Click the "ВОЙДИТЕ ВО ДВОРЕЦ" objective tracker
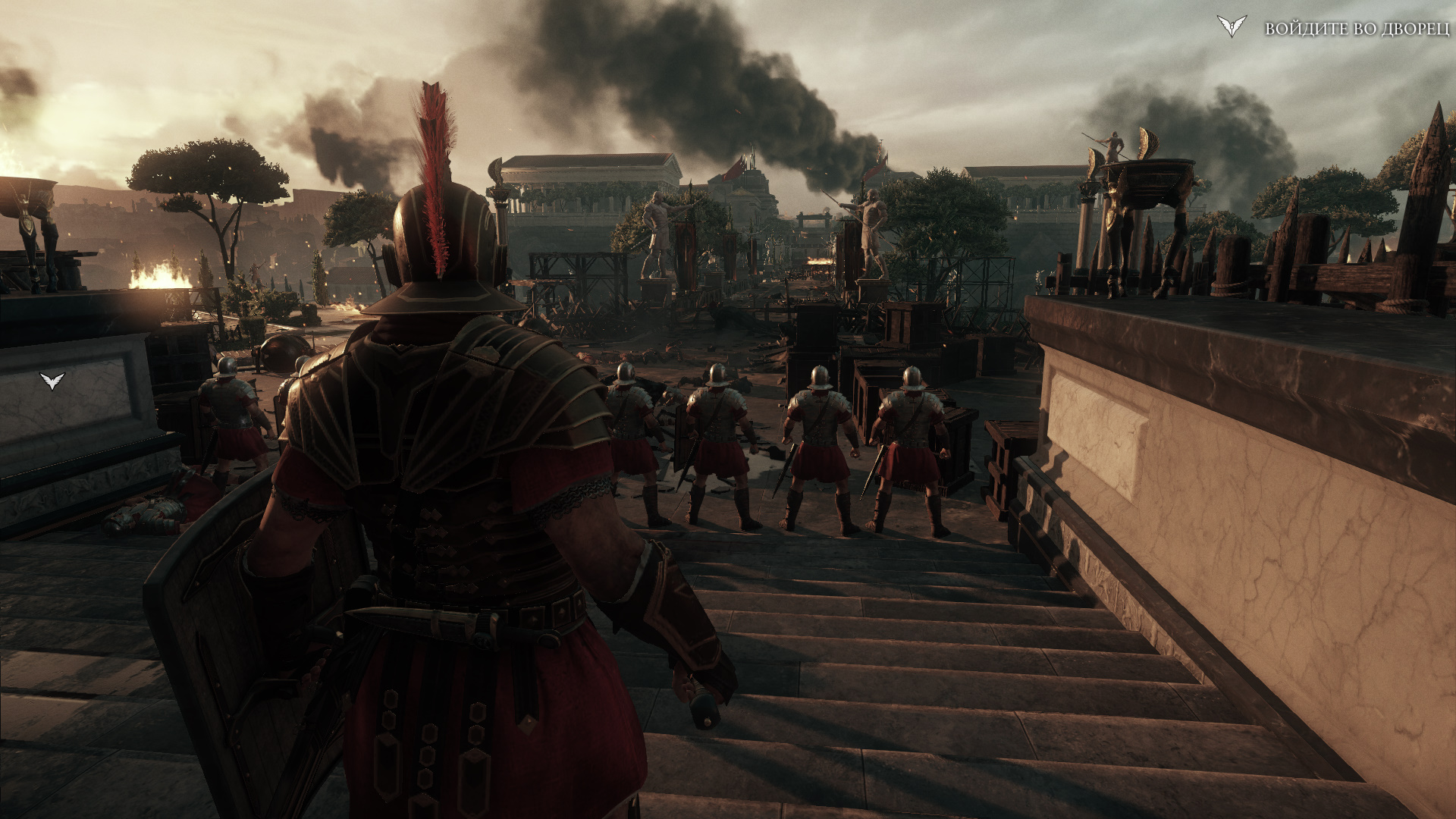The image size is (1456, 819). click(x=1356, y=29)
